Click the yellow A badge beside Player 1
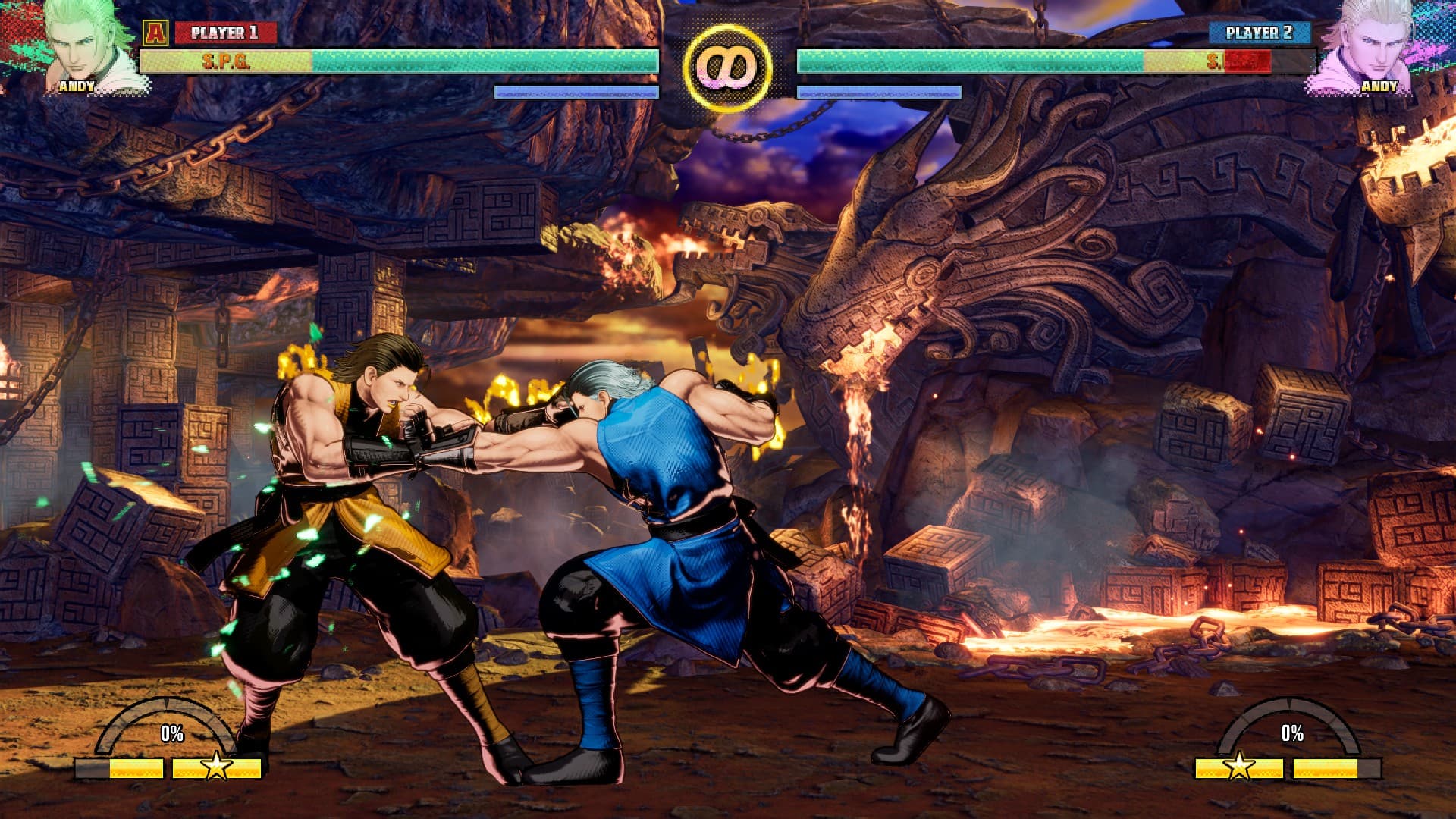The width and height of the screenshot is (1456, 819). [155, 33]
